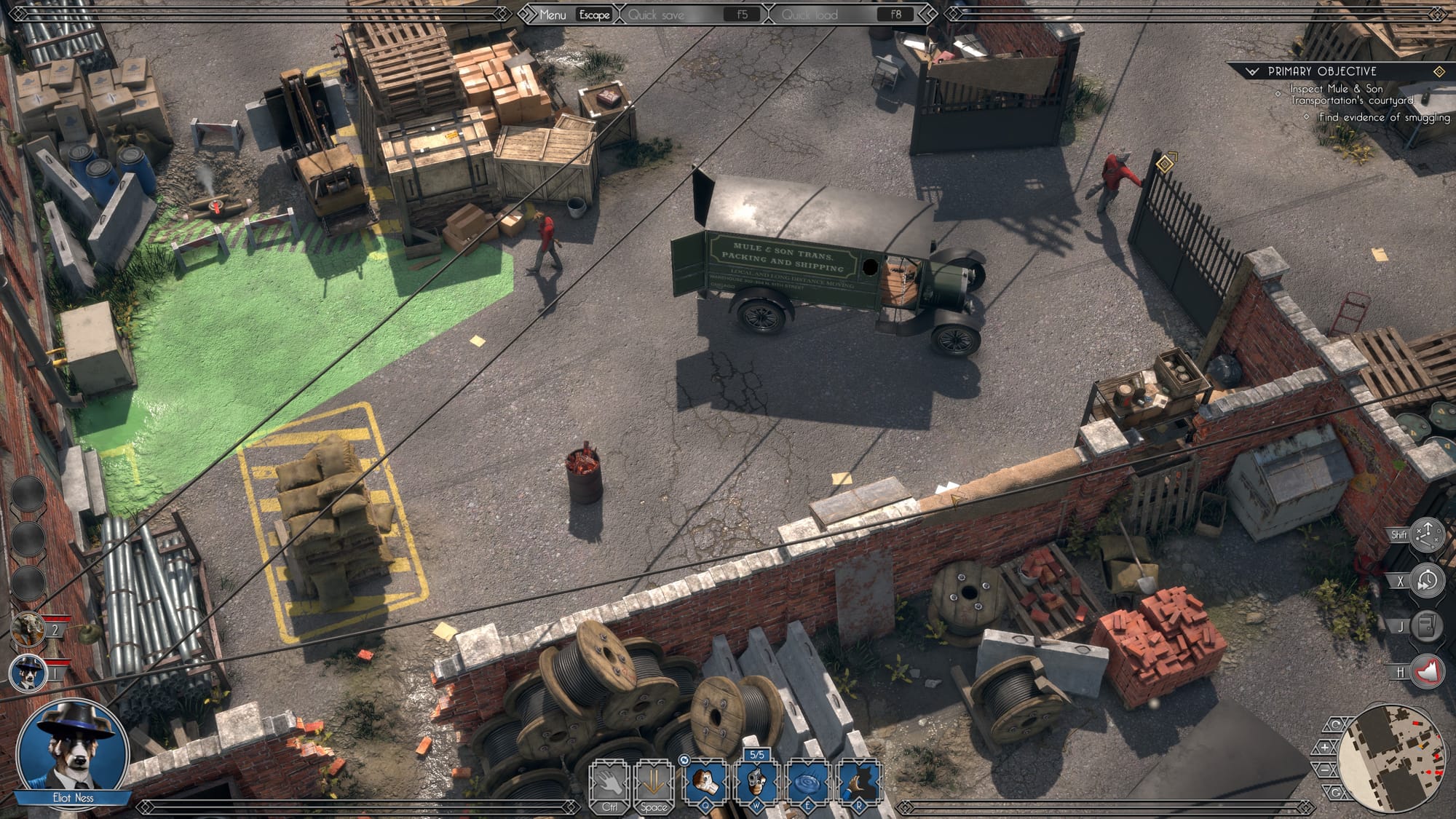Use the shadow silhouette grab ability
The image size is (1456, 819).
tap(859, 782)
